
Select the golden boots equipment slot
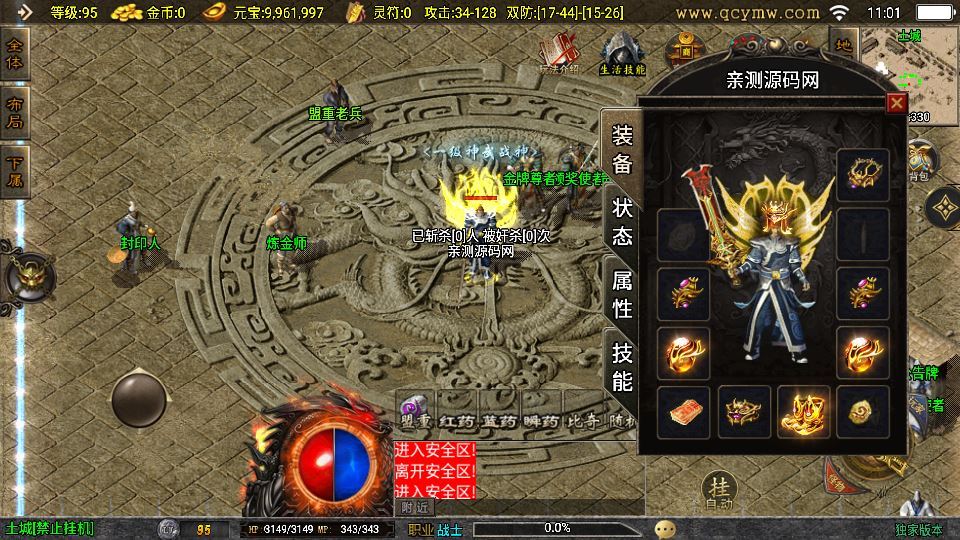click(x=803, y=411)
